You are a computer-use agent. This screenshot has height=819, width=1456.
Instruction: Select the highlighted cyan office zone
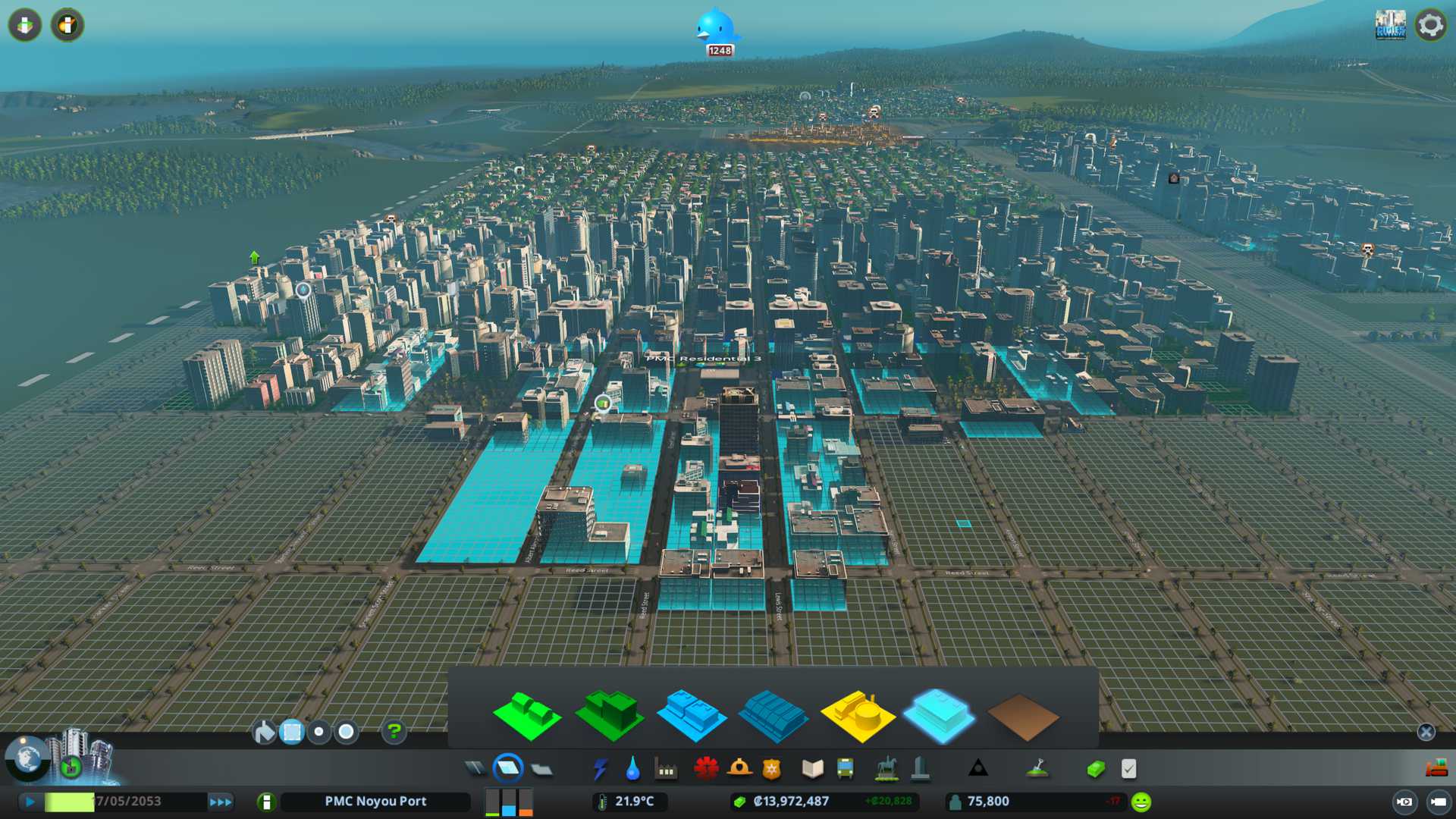(939, 715)
